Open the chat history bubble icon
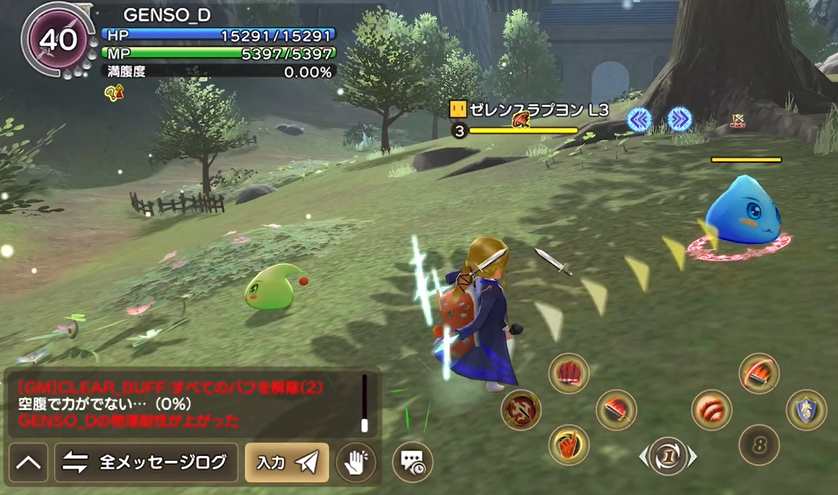Viewport: 838px width, 495px height. tap(412, 462)
